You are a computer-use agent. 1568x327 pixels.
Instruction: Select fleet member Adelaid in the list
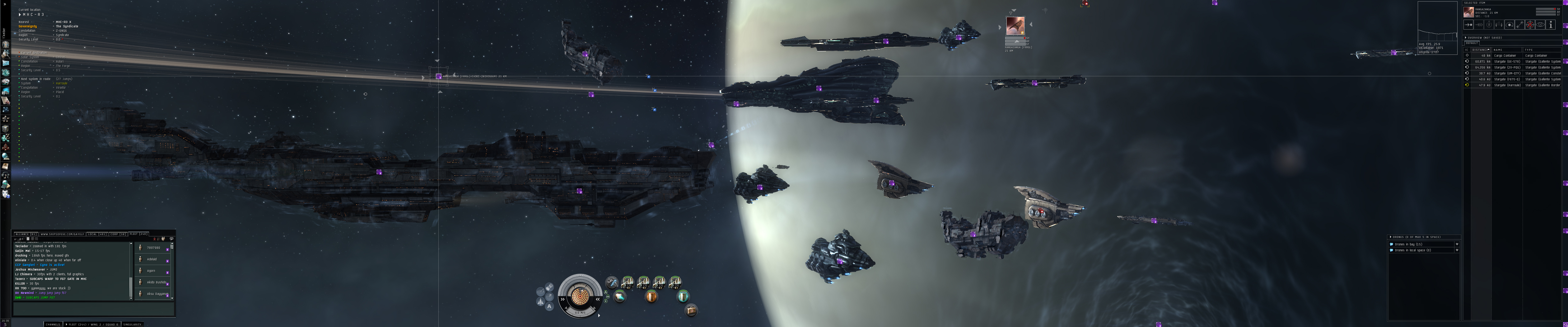(152, 259)
